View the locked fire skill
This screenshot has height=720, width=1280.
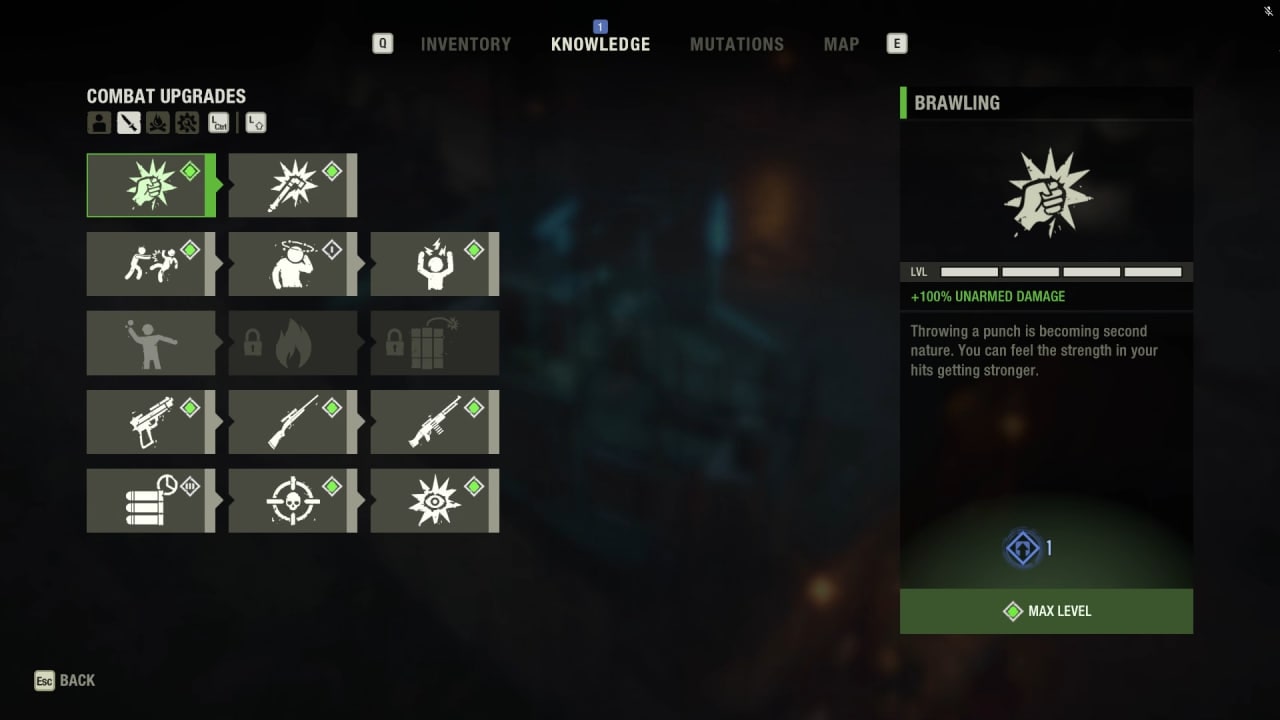pos(293,343)
